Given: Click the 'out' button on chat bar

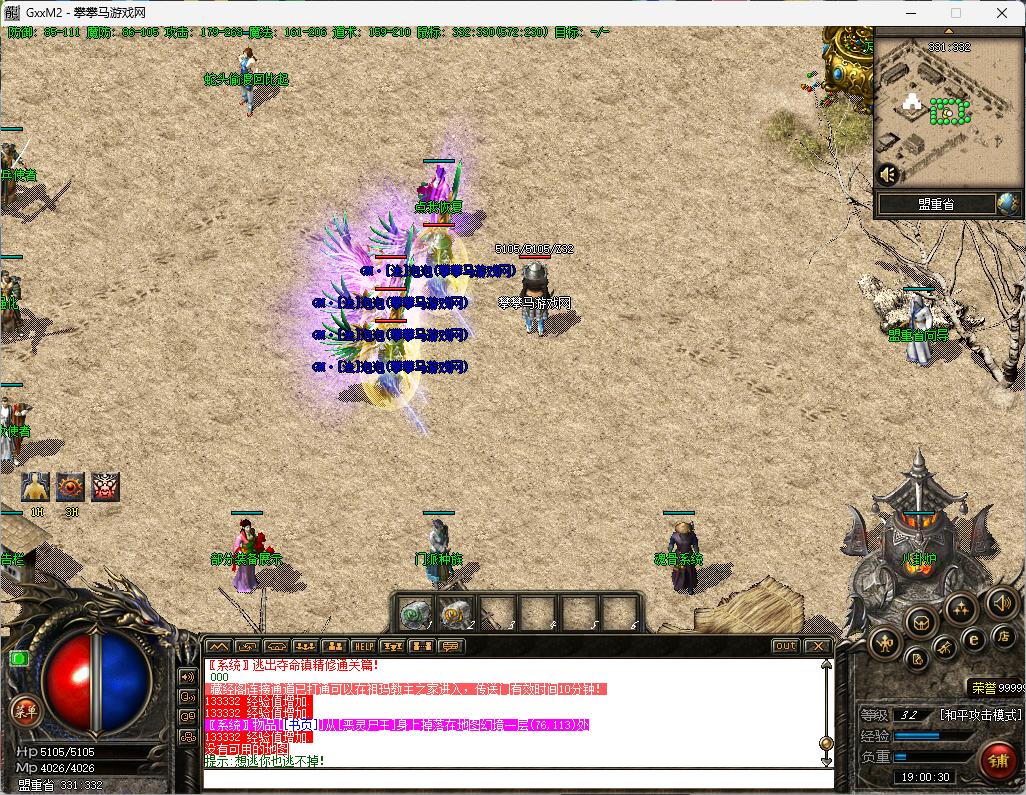Looking at the screenshot, I should (786, 646).
